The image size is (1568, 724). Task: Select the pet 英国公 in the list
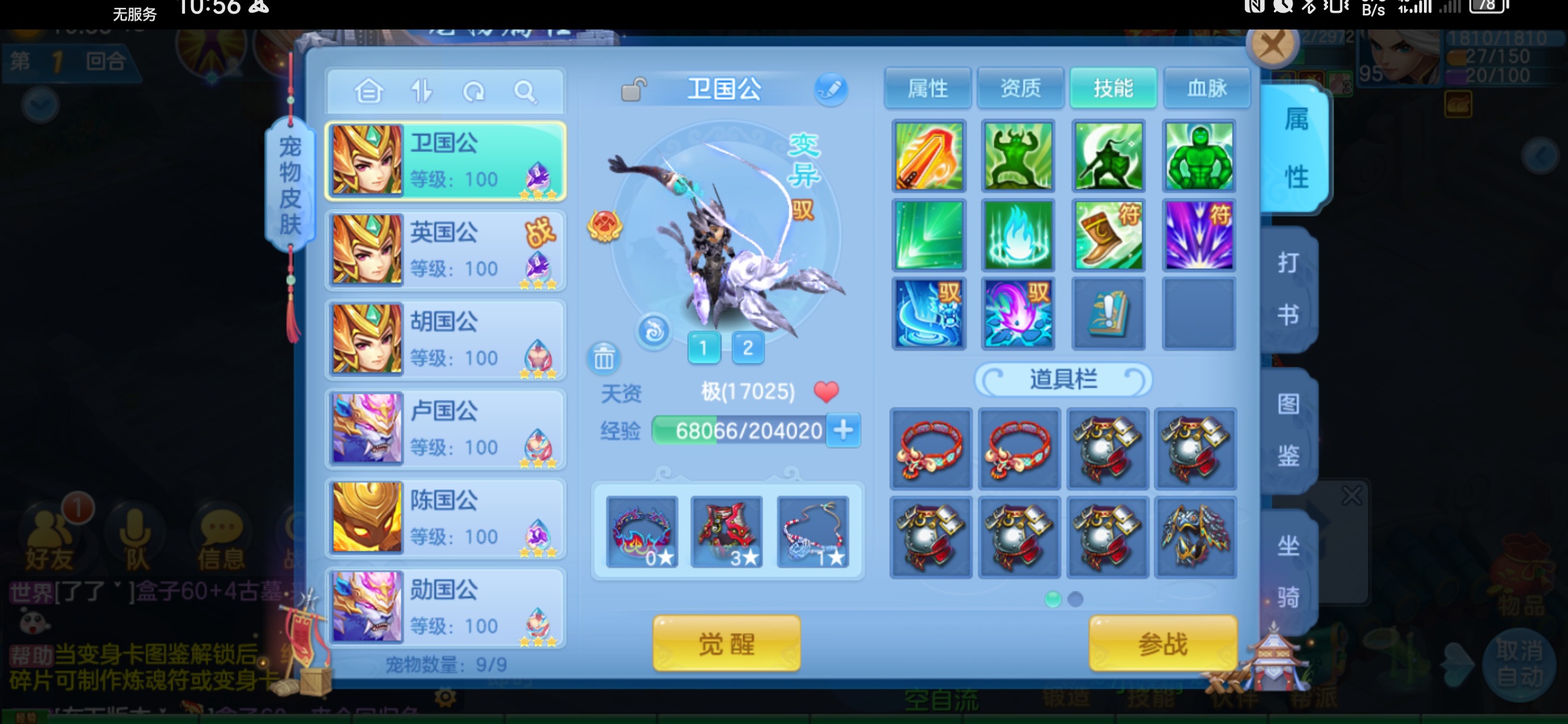[446, 250]
